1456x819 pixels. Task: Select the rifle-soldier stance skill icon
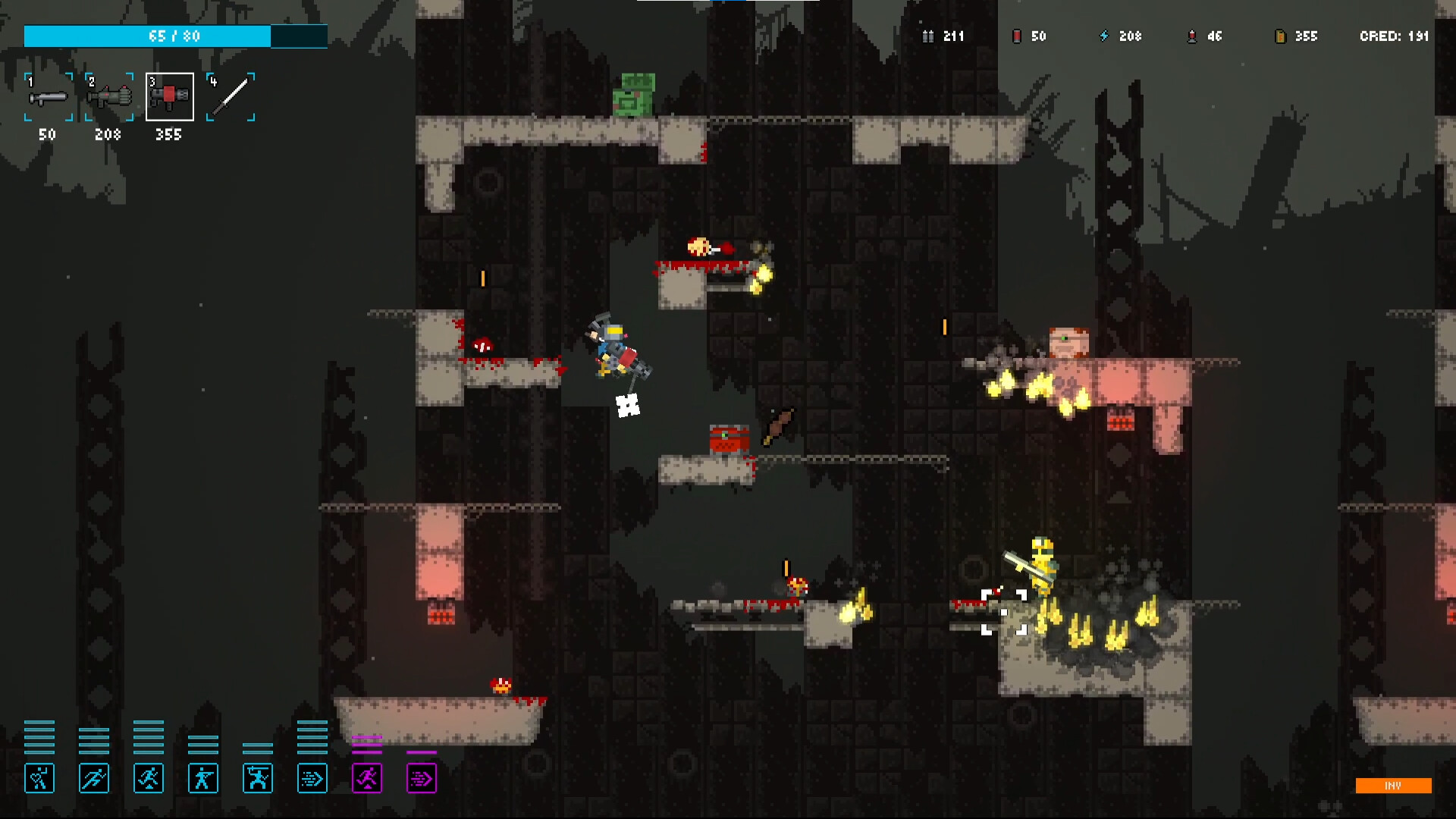pyautogui.click(x=203, y=777)
